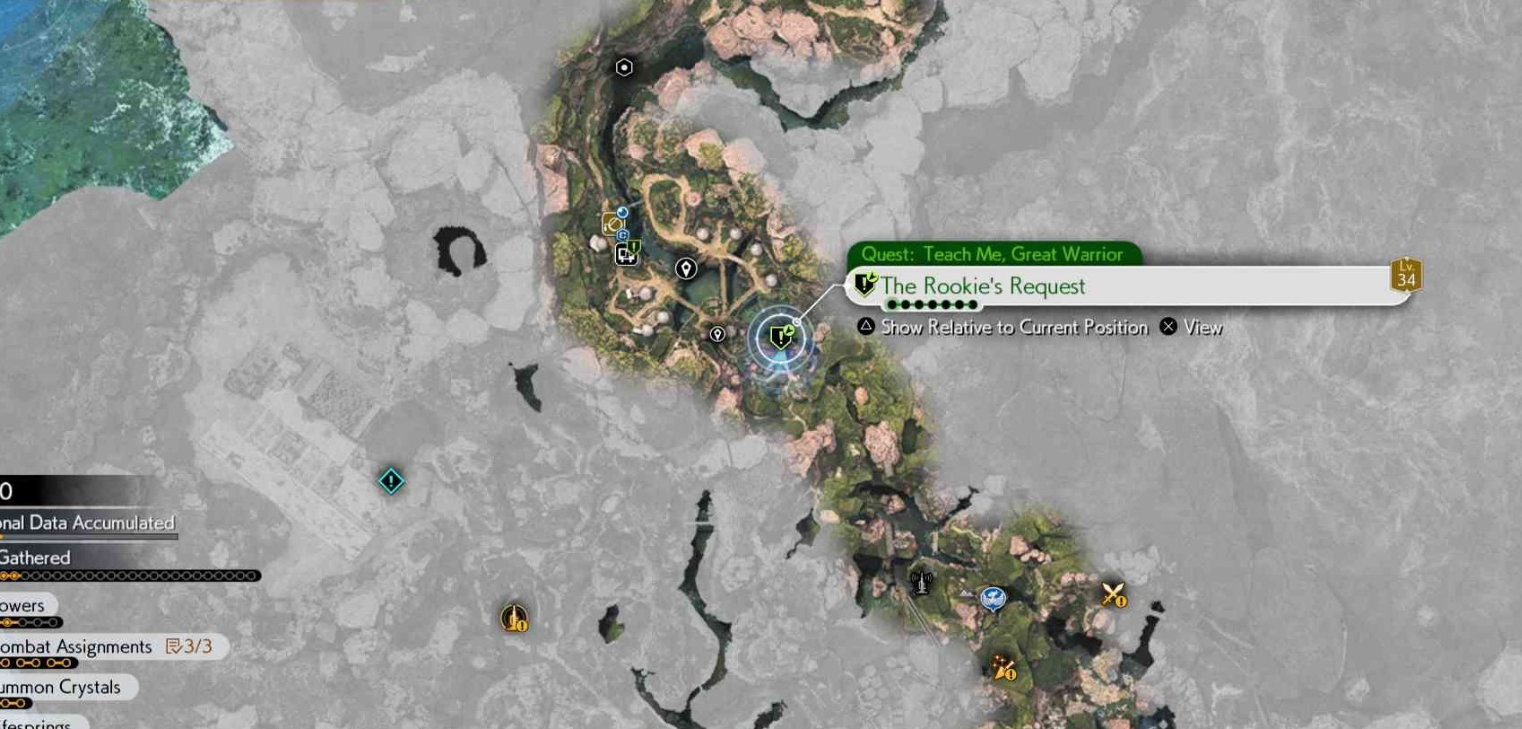
Task: Select the teal diamond exclamation marker
Action: click(391, 481)
